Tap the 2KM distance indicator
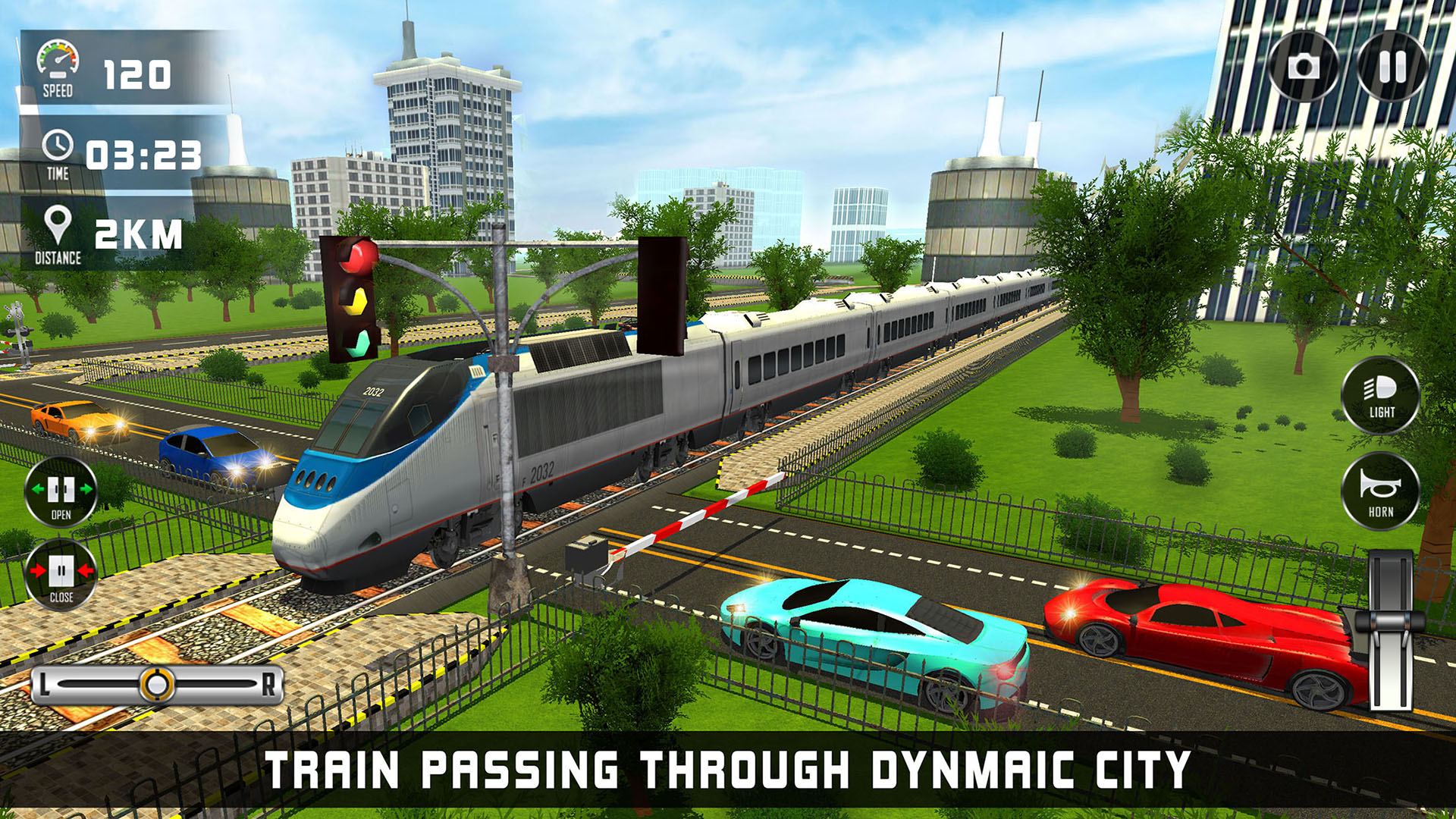The image size is (1456, 819). pos(140,230)
